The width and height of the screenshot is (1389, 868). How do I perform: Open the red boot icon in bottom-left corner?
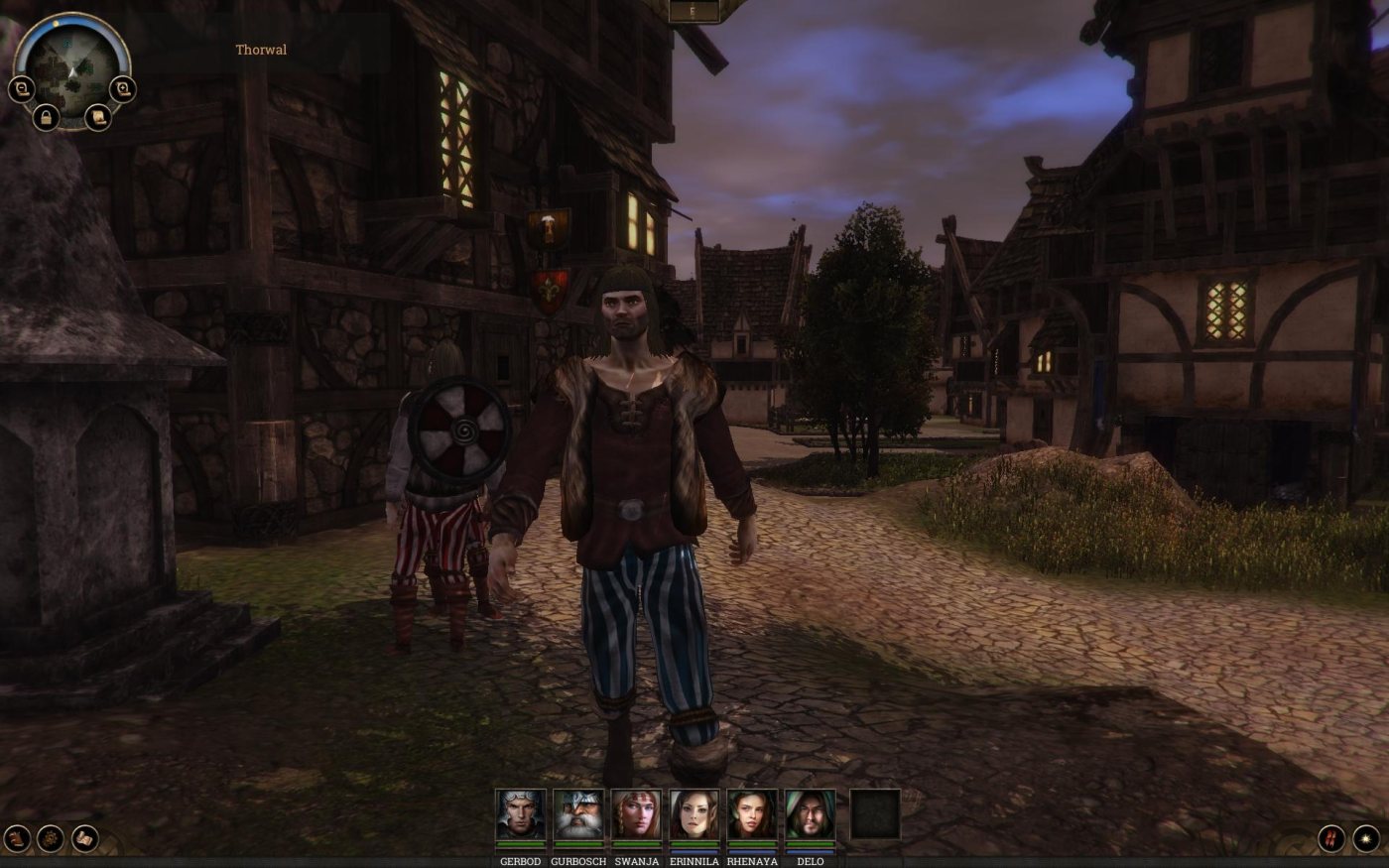(x=16, y=838)
